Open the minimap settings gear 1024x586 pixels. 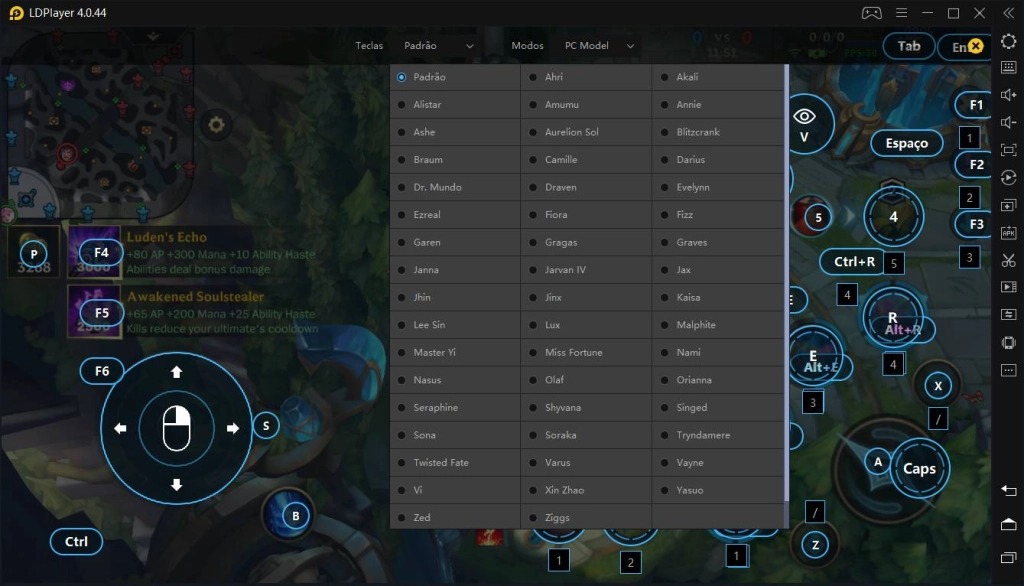click(215, 125)
